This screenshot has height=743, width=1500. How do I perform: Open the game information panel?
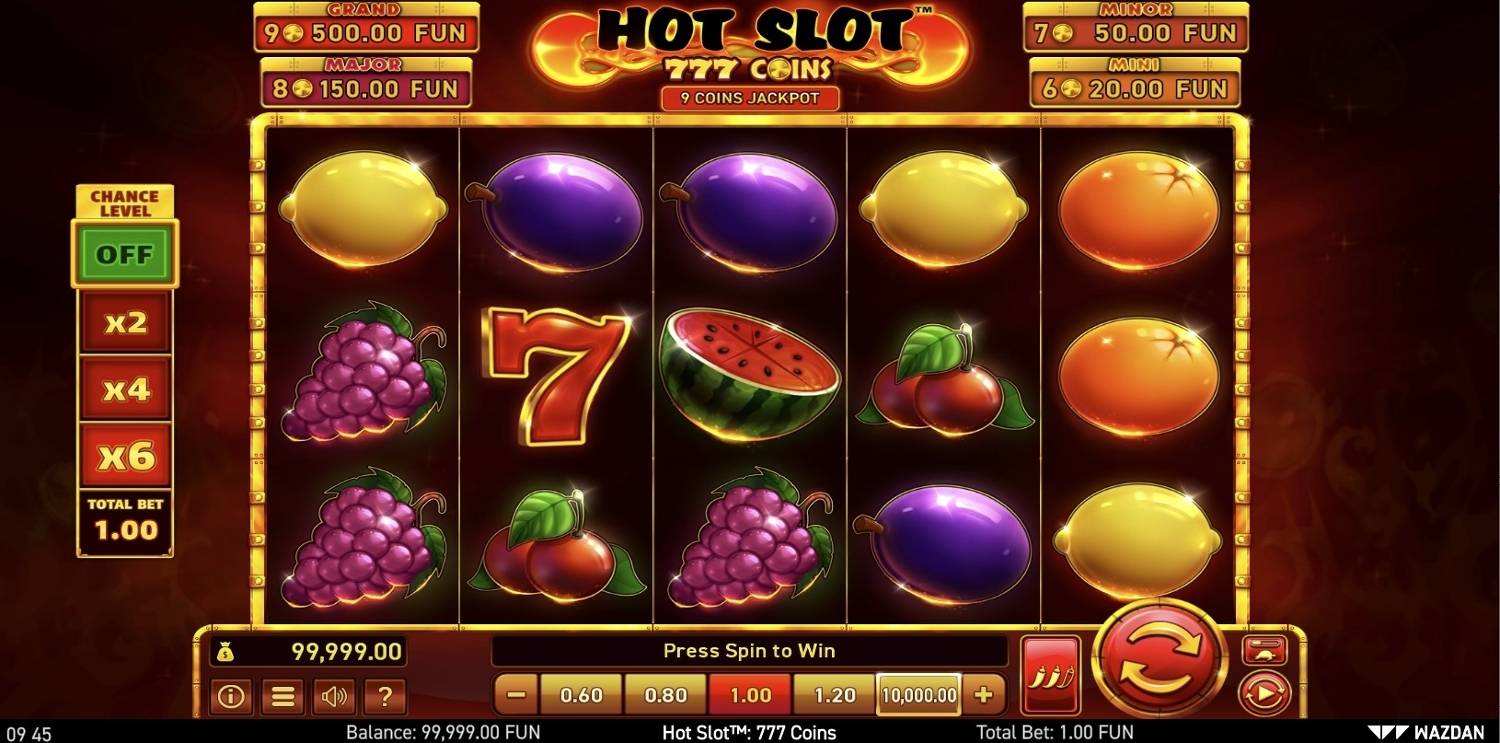pos(231,697)
